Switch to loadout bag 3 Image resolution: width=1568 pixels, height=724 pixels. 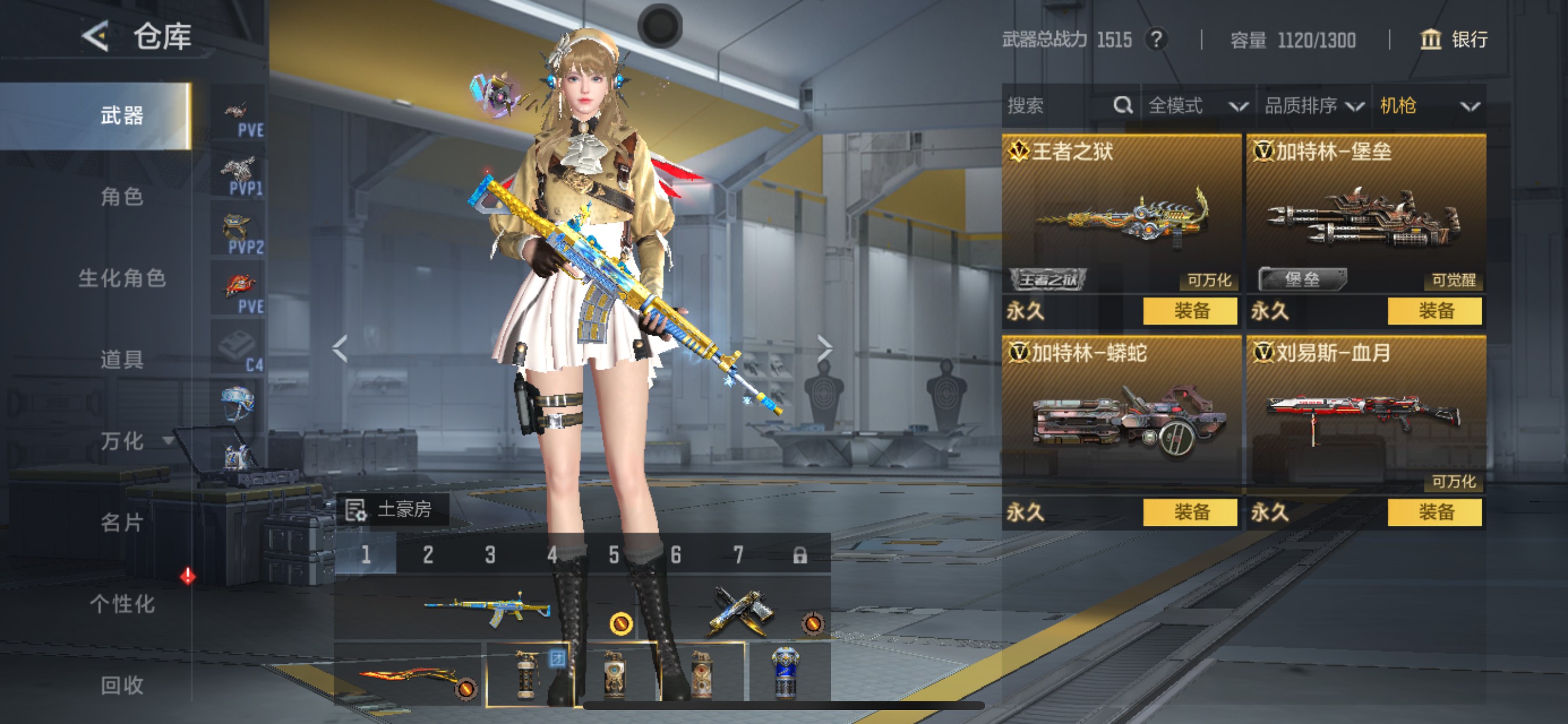[490, 554]
